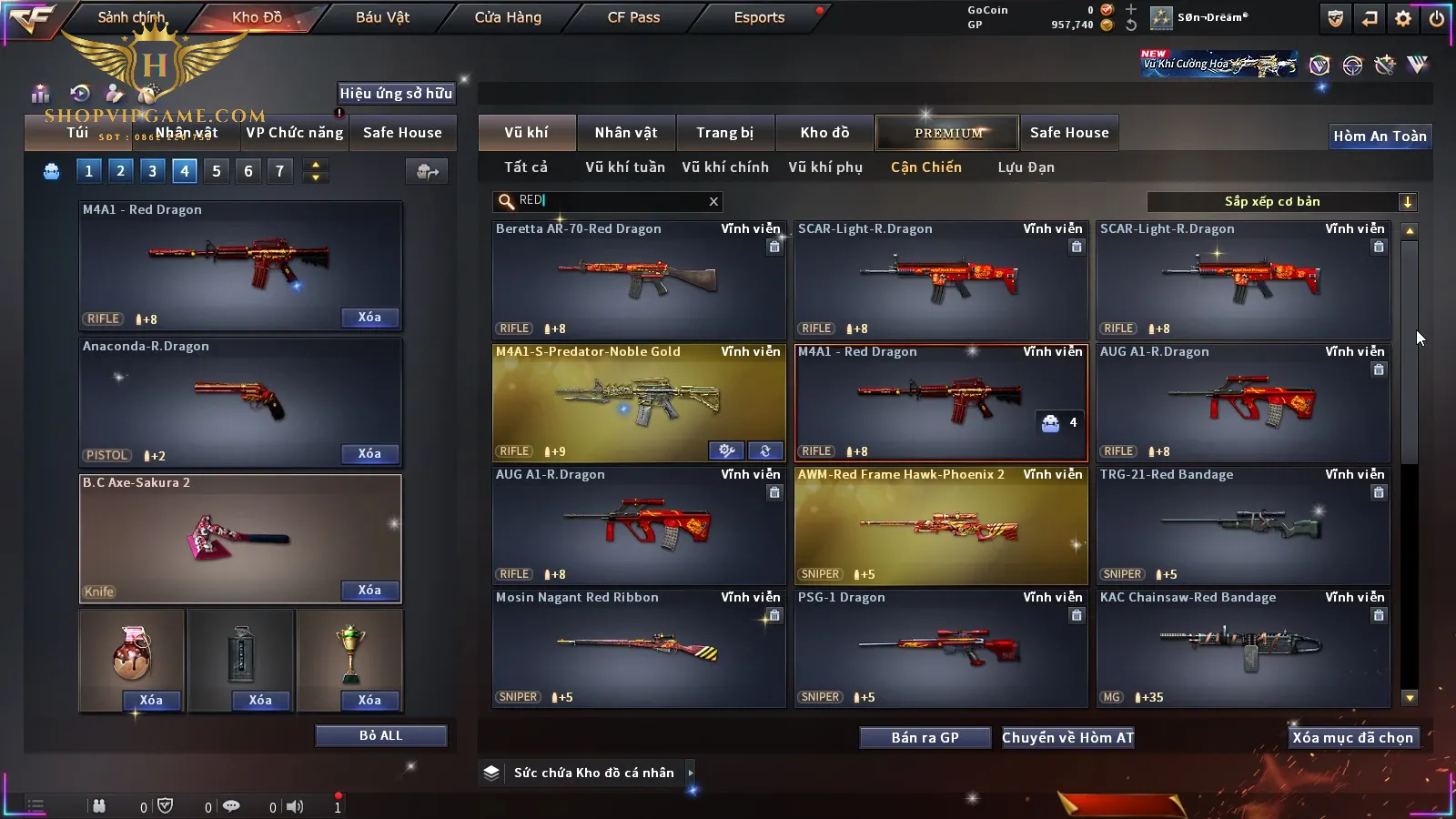1456x819 pixels.
Task: Choose the AWM-Red Frame Hawk-Phoenix 2 sniper
Action: click(941, 525)
